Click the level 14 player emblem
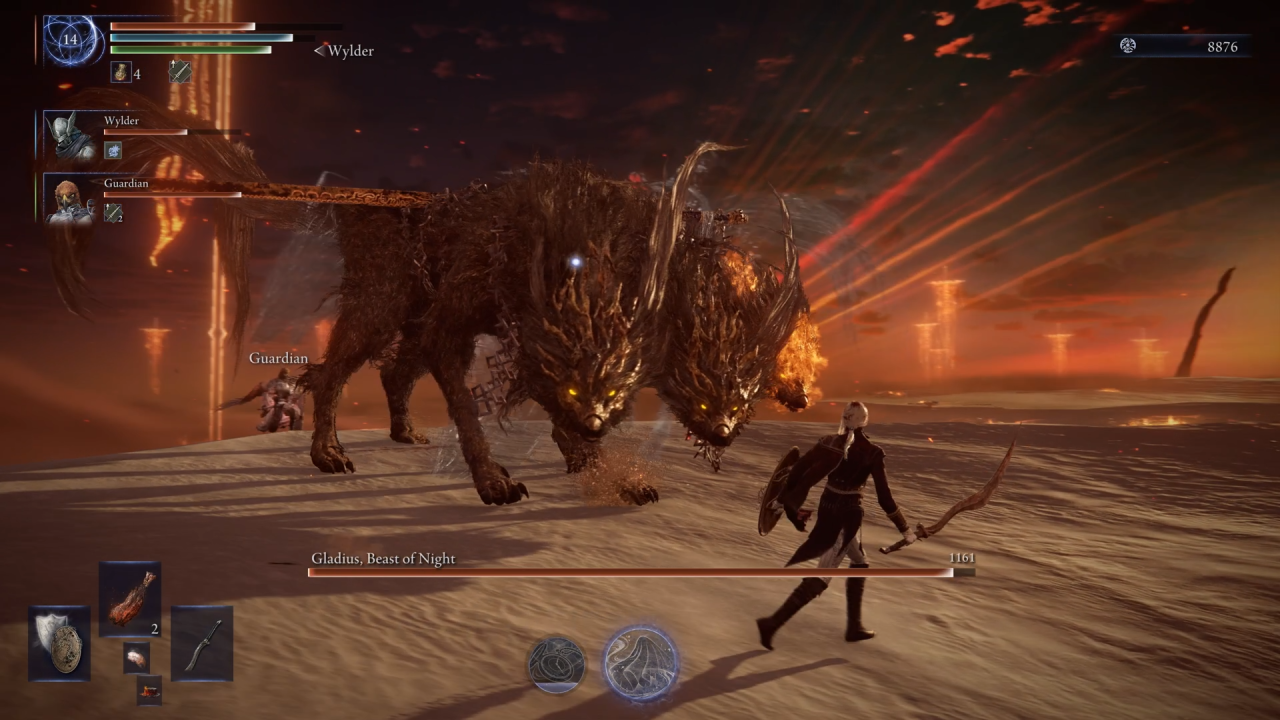Viewport: 1280px width, 720px height. pos(70,41)
